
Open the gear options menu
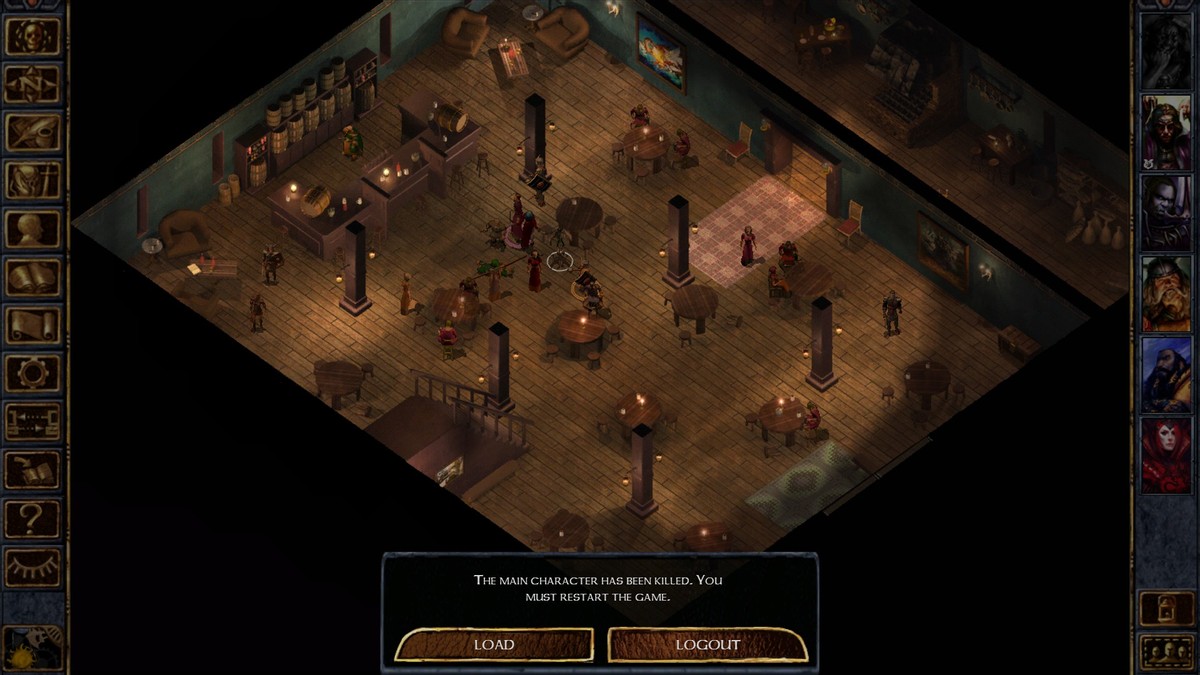[33, 373]
